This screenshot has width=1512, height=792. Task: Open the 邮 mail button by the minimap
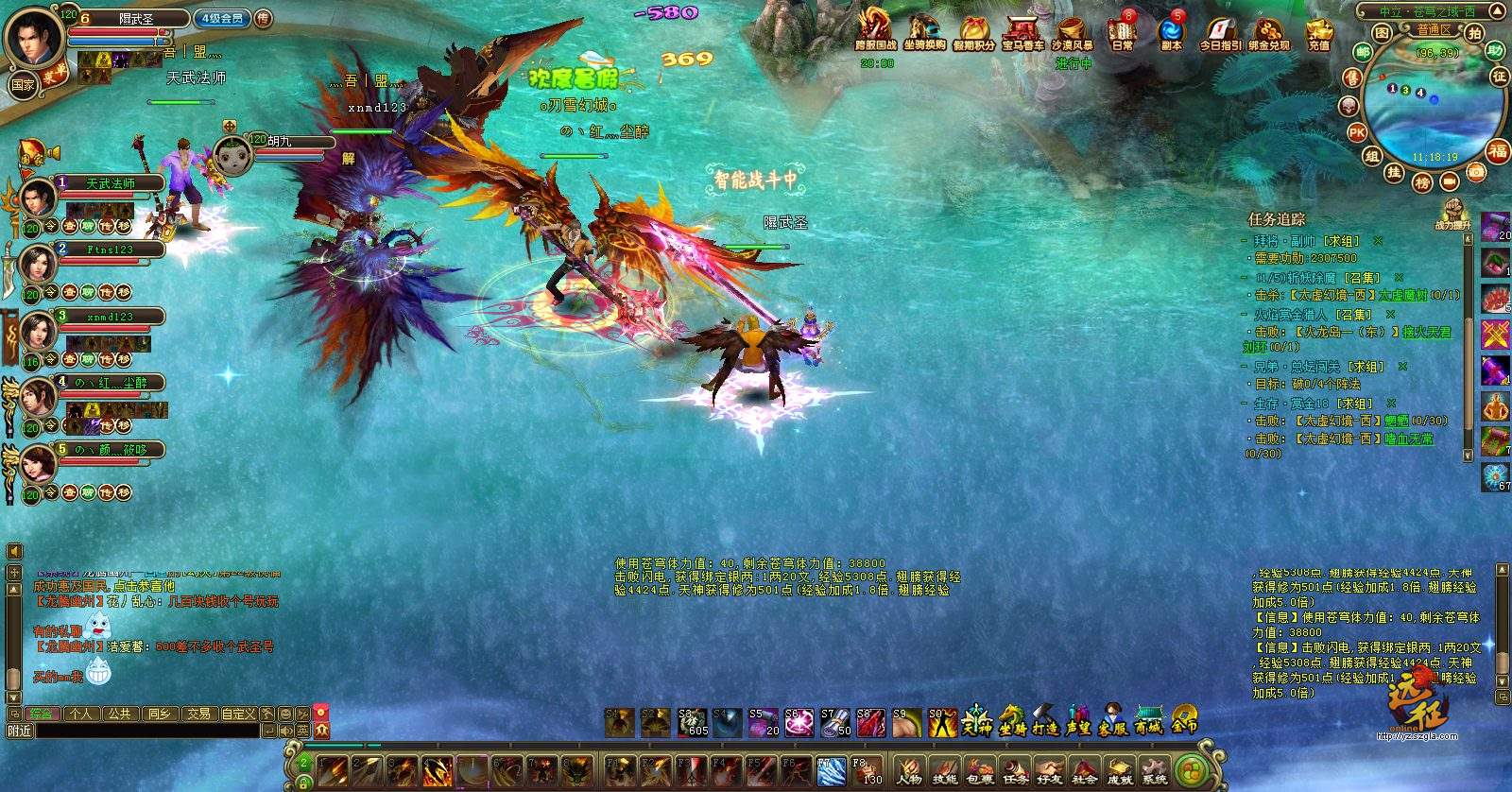tap(1363, 53)
